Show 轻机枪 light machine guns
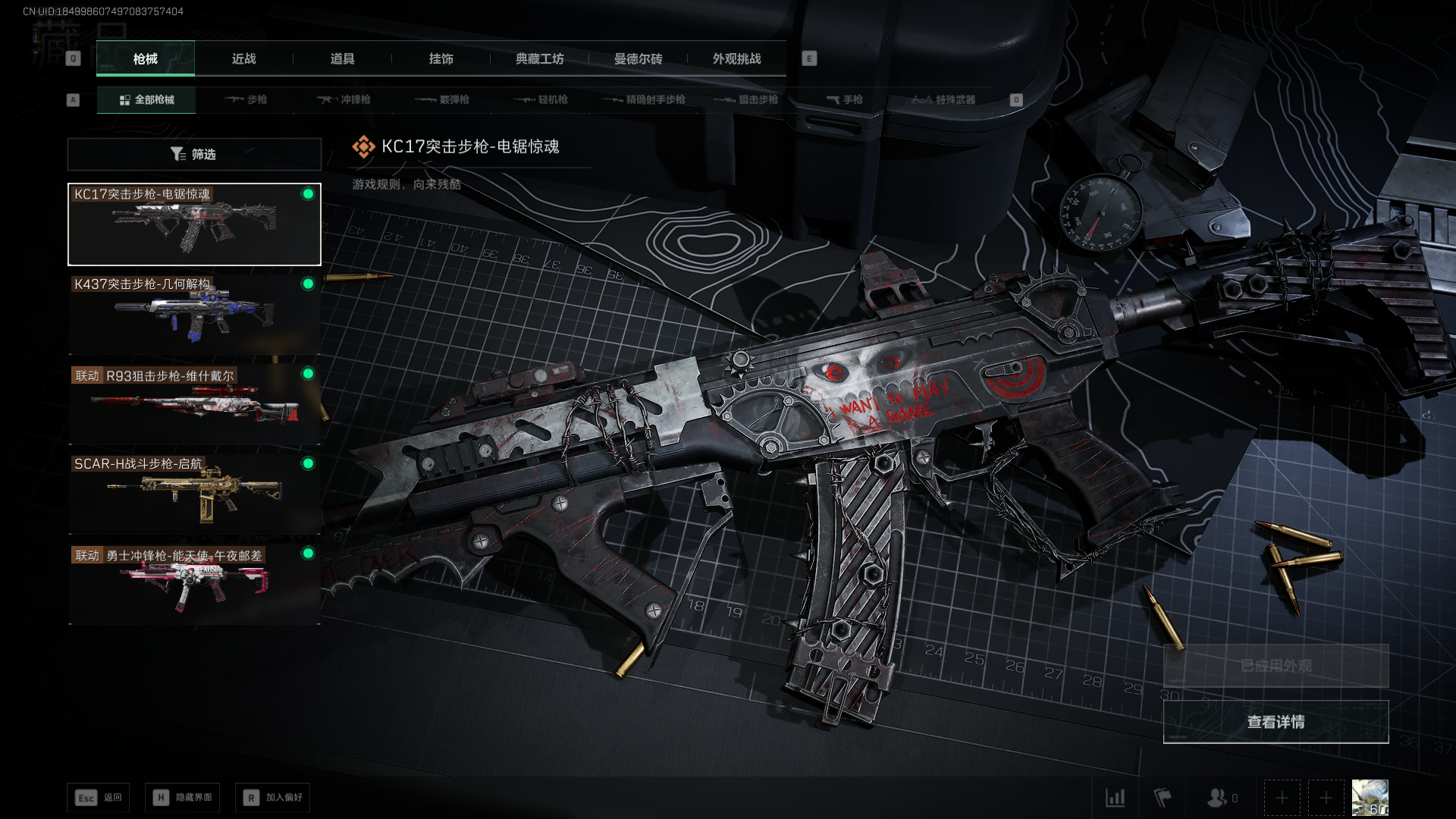Viewport: 1456px width, 819px height. [x=541, y=99]
